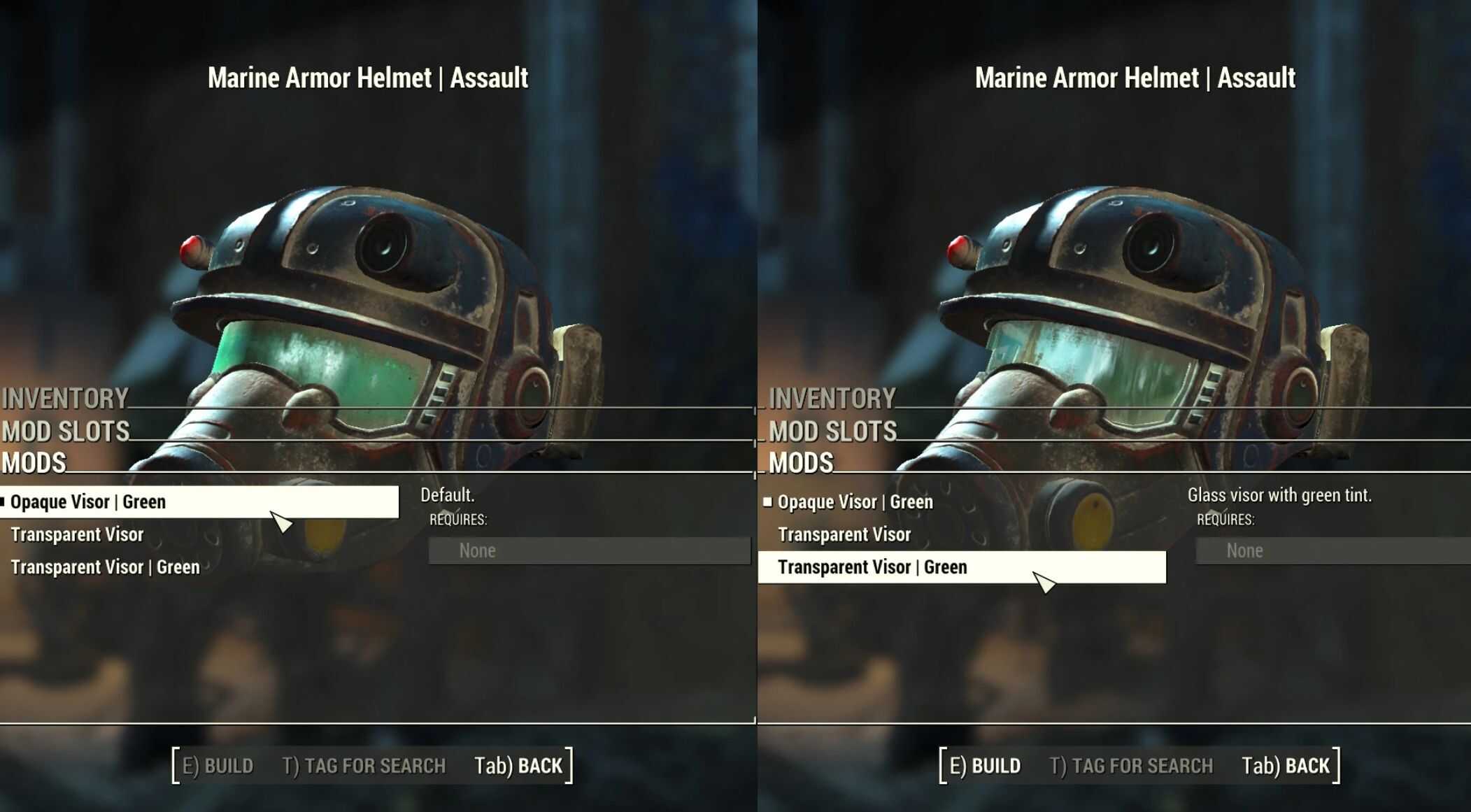Choose the unhighlighted Opaque Visor | Green entry
Viewport: 1471px width, 812px height.
point(855,502)
